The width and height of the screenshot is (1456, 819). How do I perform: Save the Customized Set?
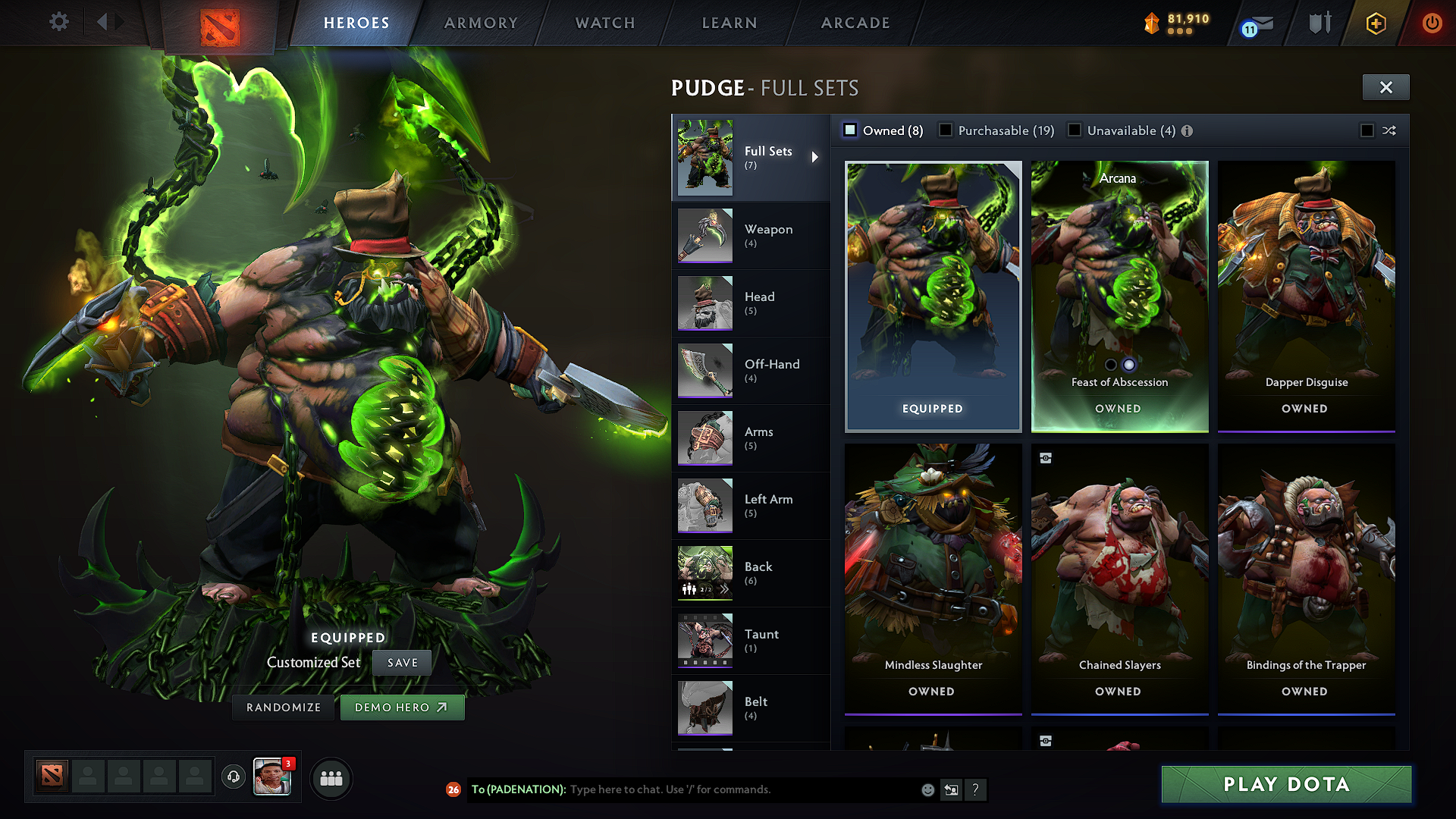pyautogui.click(x=401, y=662)
